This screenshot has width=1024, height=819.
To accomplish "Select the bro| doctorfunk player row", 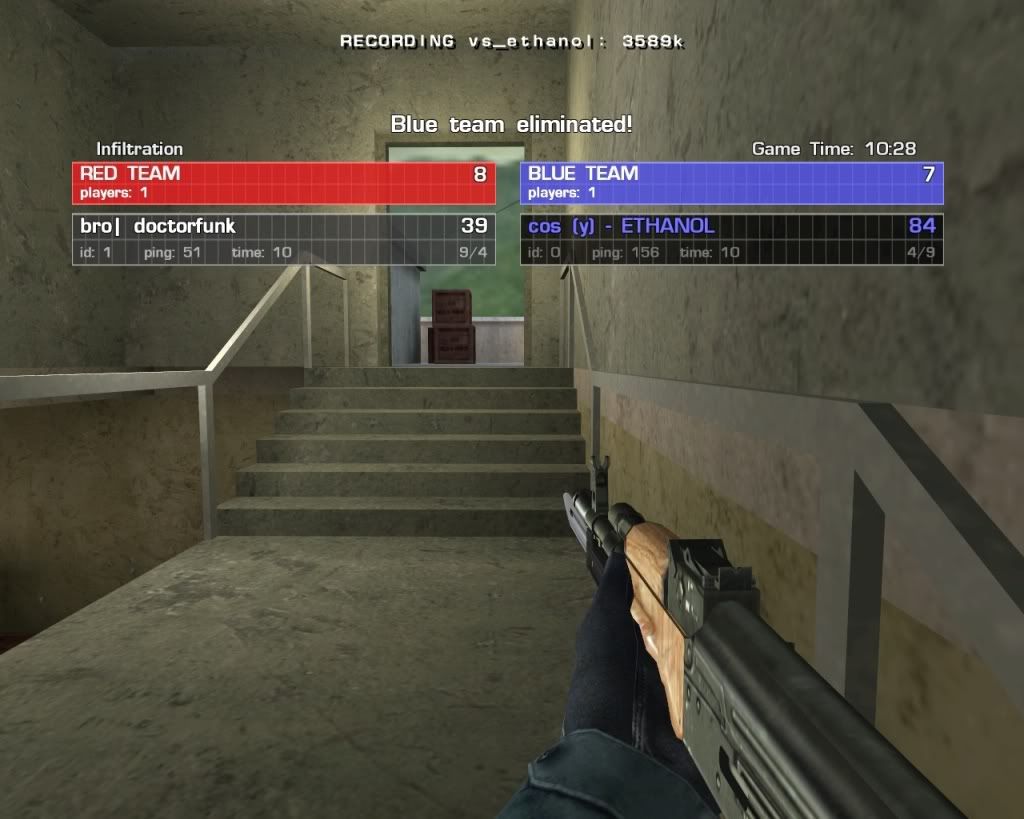I will 283,239.
